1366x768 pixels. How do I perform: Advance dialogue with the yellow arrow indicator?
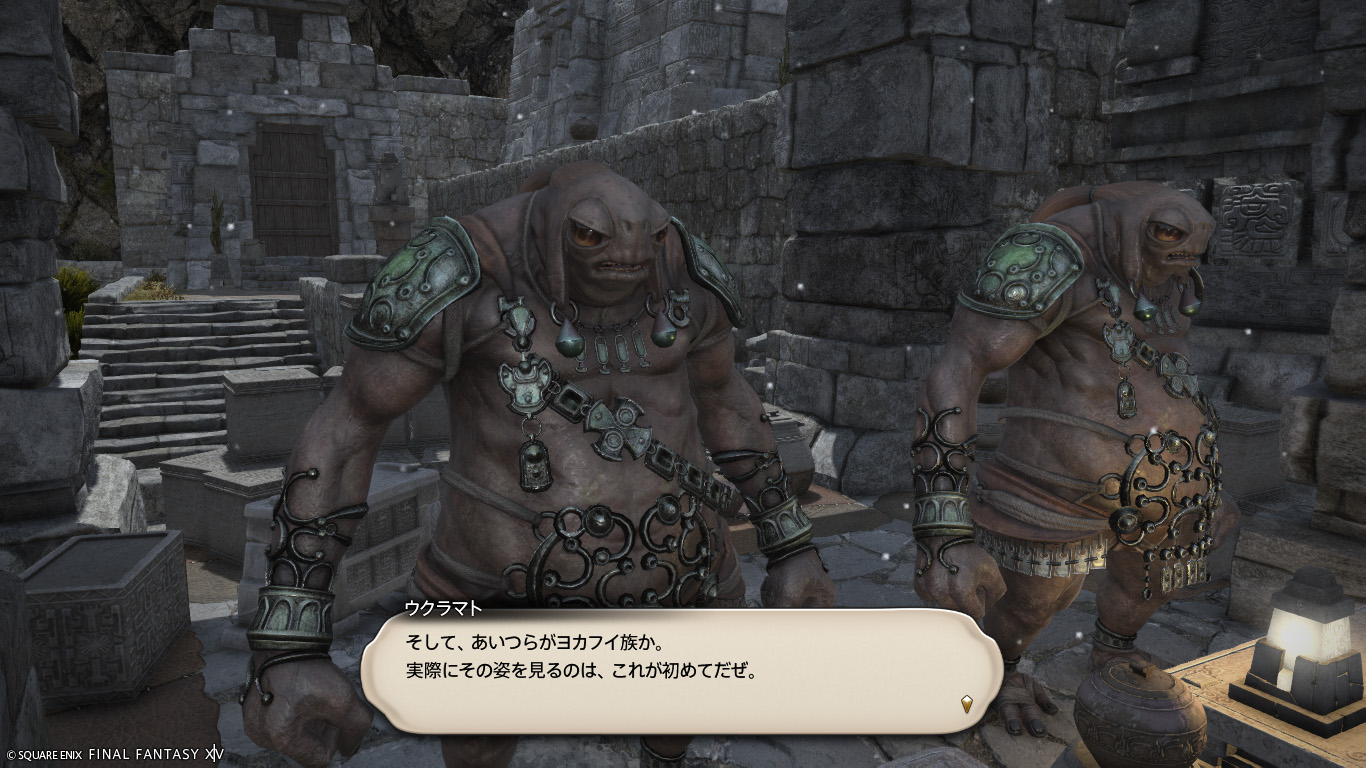click(966, 704)
